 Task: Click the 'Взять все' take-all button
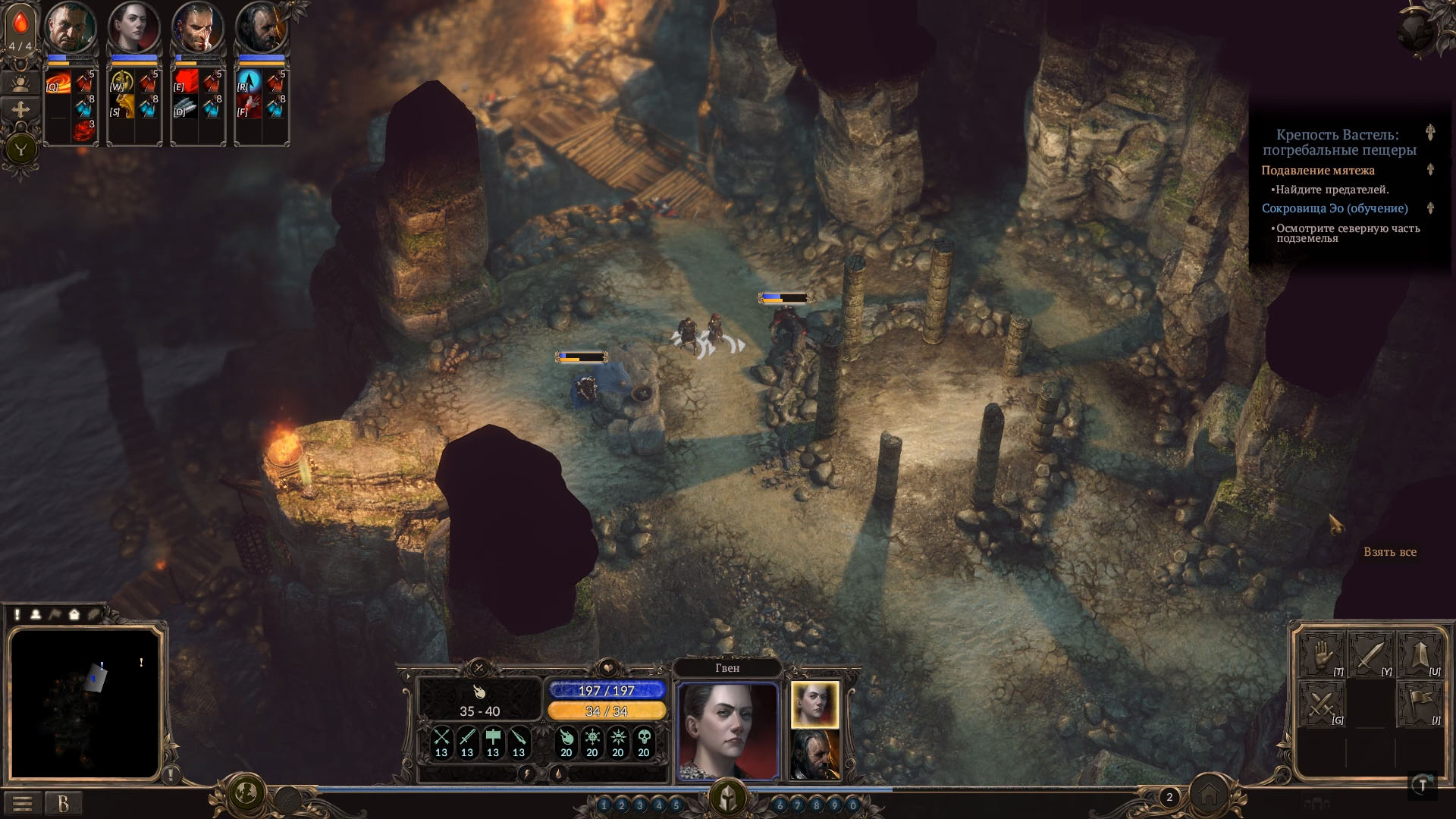point(1389,552)
